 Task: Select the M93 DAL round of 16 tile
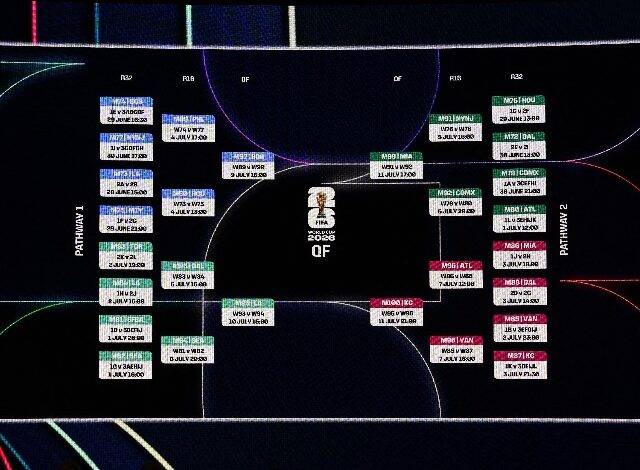pyautogui.click(x=188, y=274)
